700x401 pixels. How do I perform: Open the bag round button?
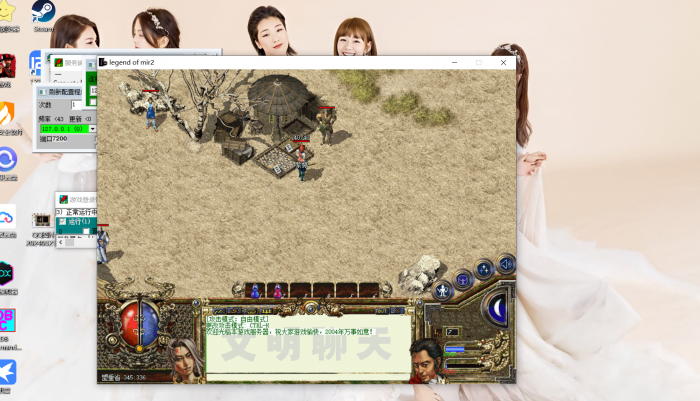coord(463,279)
